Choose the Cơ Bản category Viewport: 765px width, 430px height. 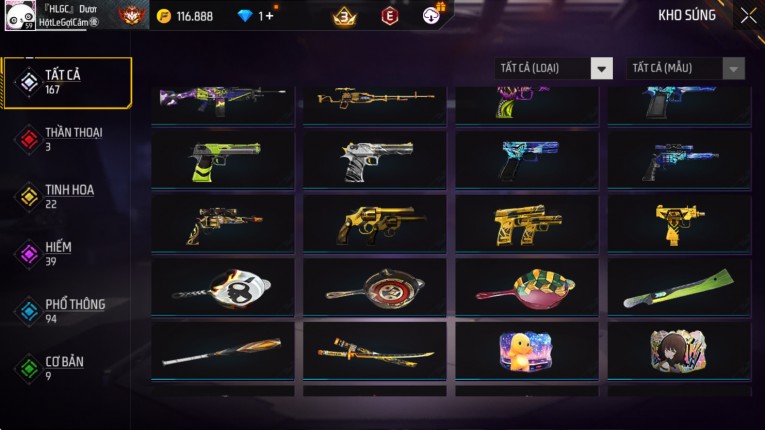tap(66, 368)
